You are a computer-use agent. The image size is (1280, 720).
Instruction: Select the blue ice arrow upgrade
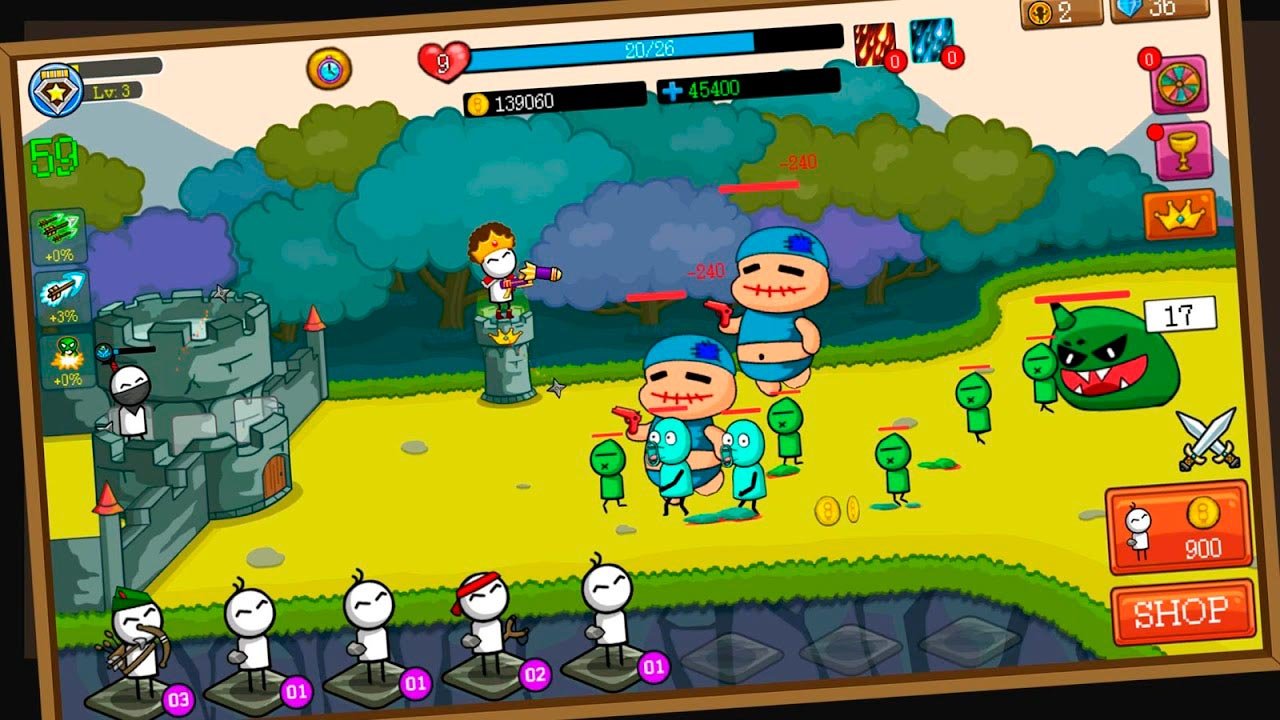62,297
